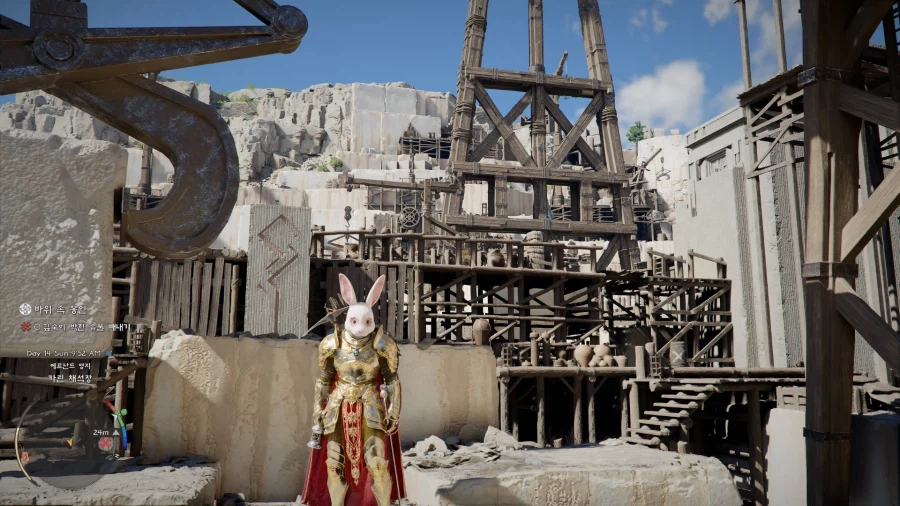Select the red quest marker on the minimap
The height and width of the screenshot is (506, 900).
(x=106, y=443)
